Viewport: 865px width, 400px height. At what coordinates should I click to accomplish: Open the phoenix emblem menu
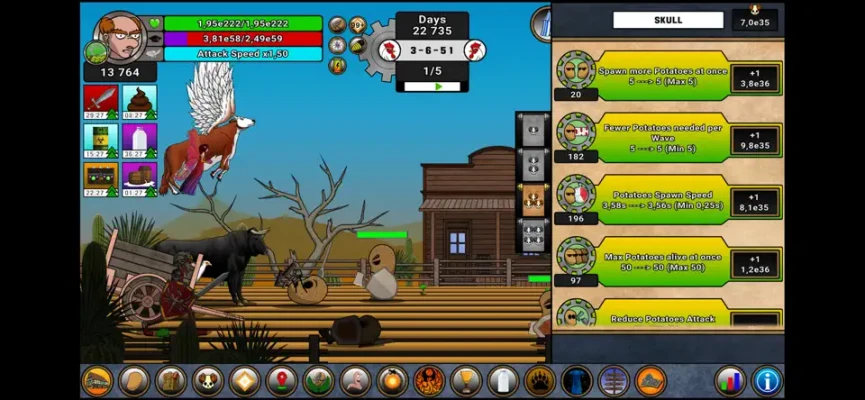click(428, 381)
